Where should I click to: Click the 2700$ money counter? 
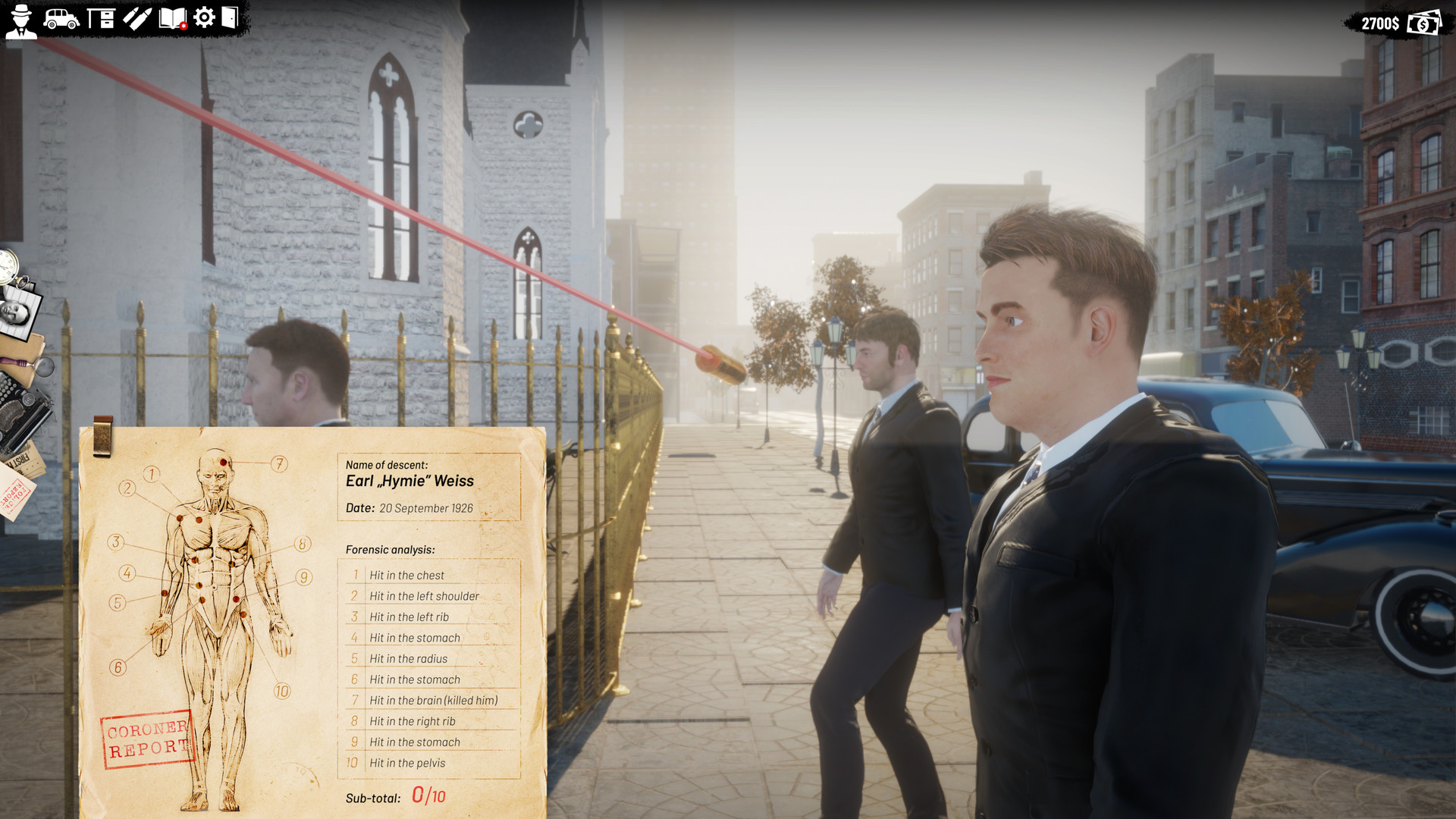(x=1382, y=23)
